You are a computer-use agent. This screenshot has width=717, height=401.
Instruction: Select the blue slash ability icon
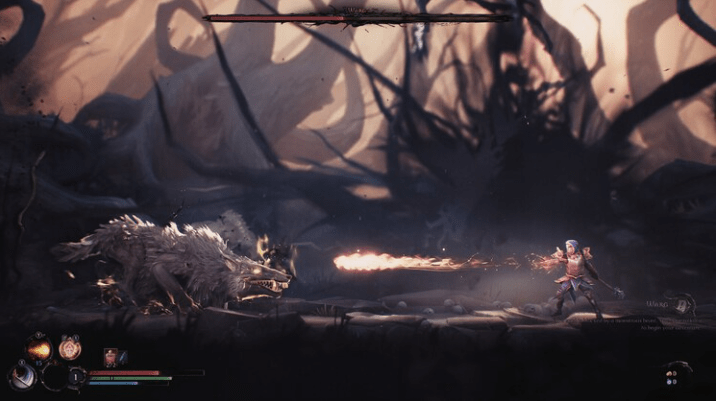click(x=20, y=376)
